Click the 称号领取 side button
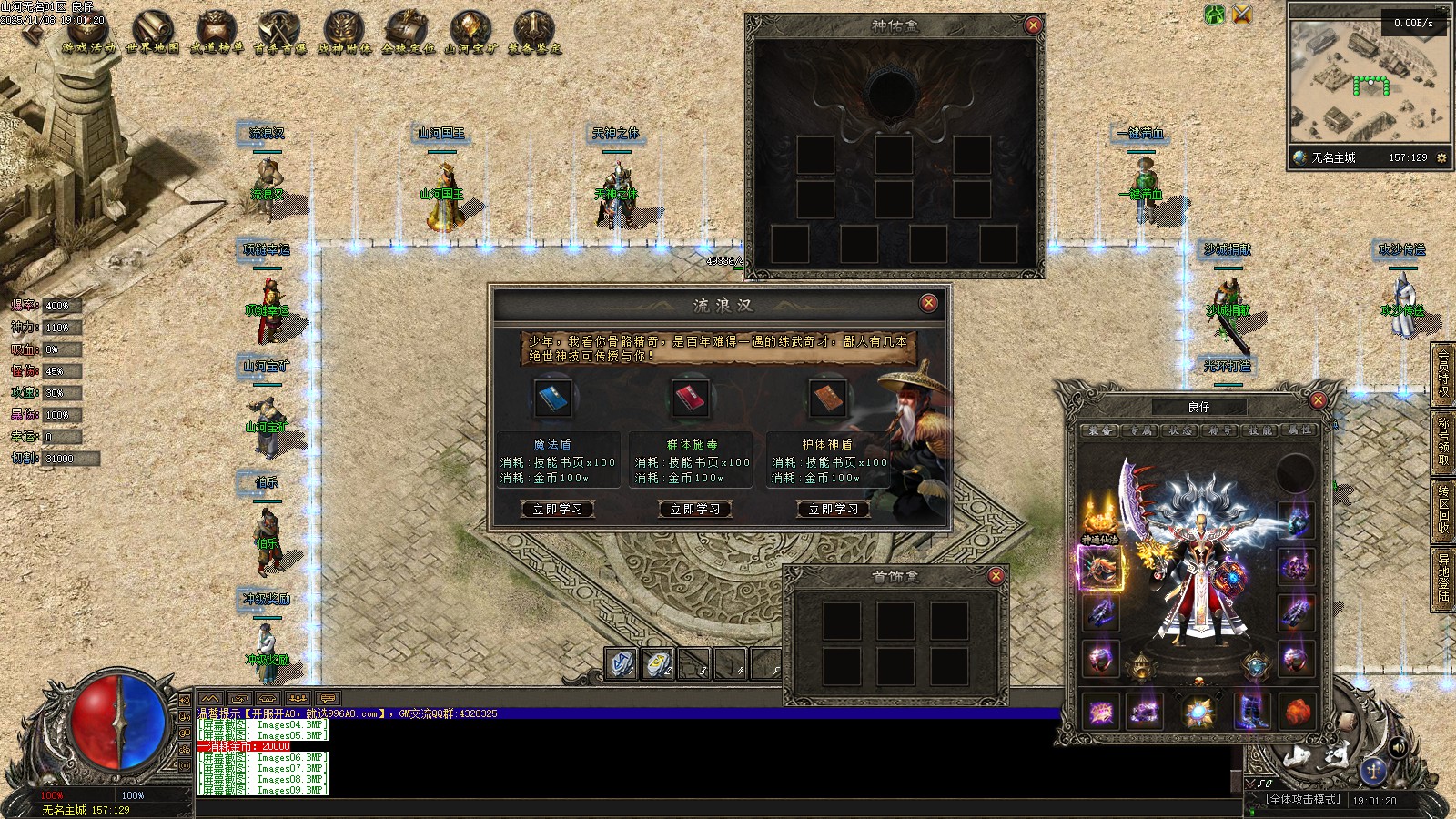This screenshot has width=1456, height=819. tap(1443, 441)
